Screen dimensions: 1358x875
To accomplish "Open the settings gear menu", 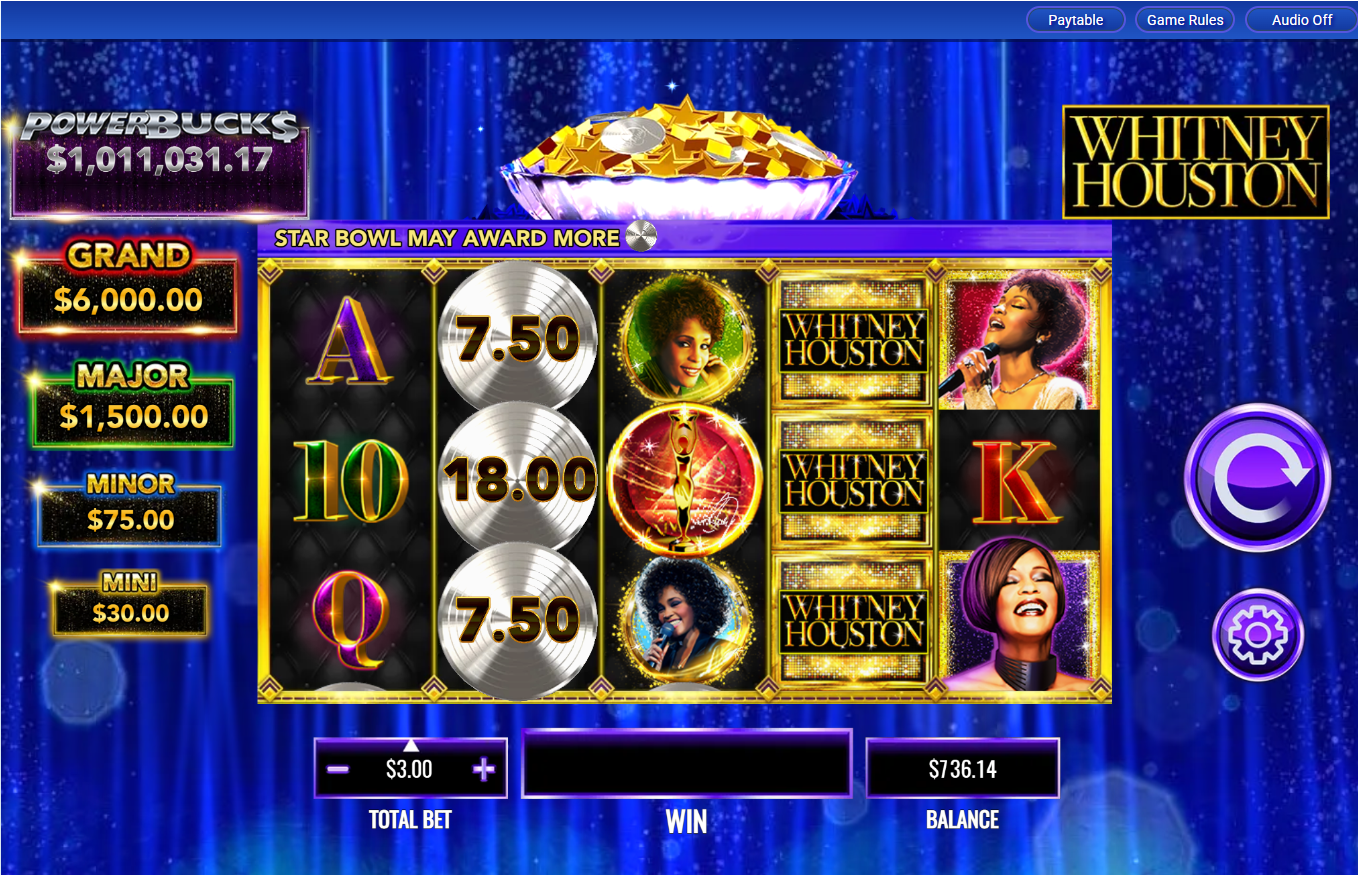I will (x=1257, y=635).
